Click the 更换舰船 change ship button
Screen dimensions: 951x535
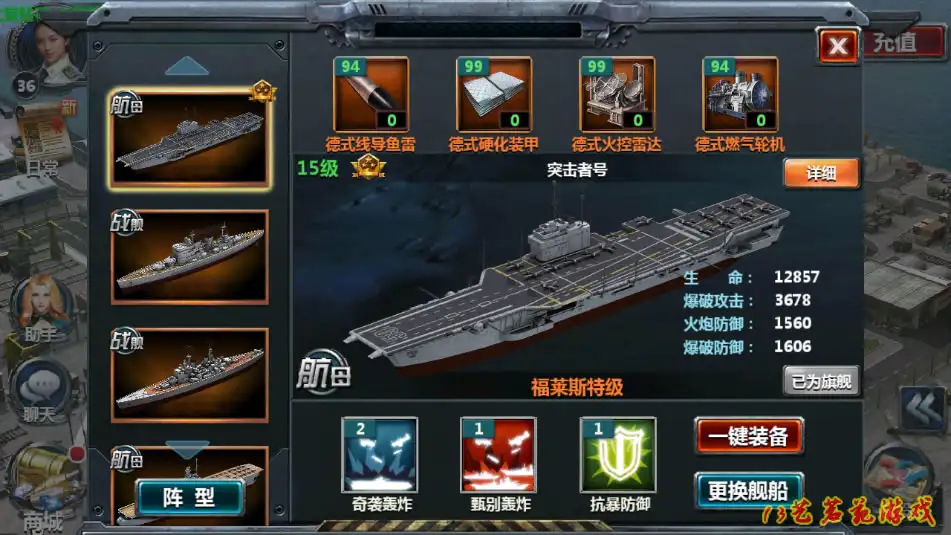tap(749, 490)
